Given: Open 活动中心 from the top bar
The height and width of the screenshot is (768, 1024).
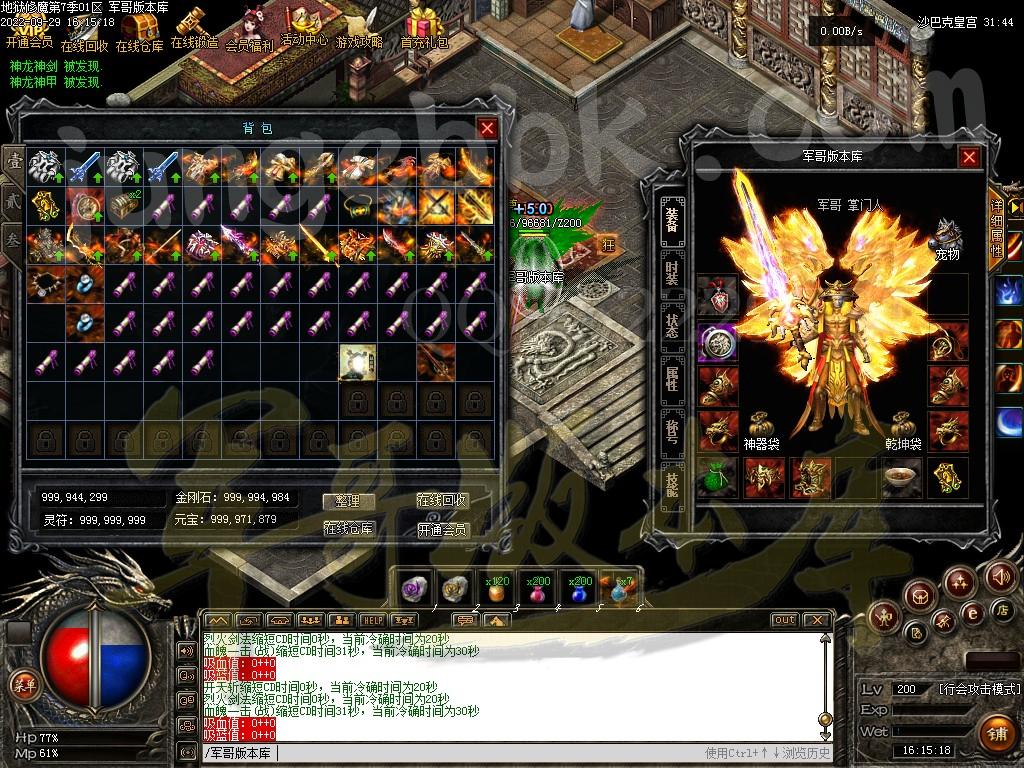Looking at the screenshot, I should pyautogui.click(x=304, y=26).
